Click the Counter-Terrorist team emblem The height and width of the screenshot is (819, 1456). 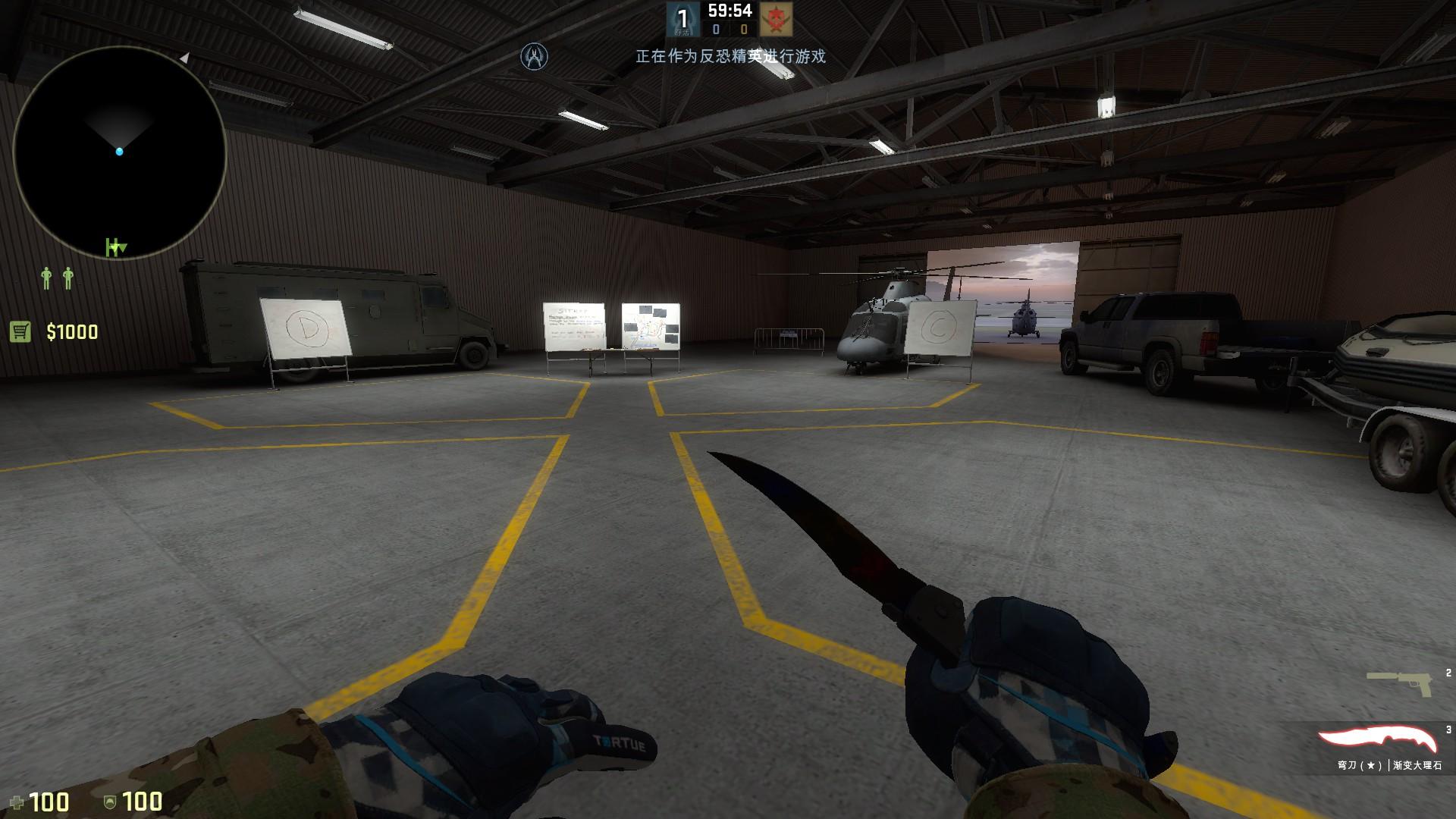(x=682, y=19)
